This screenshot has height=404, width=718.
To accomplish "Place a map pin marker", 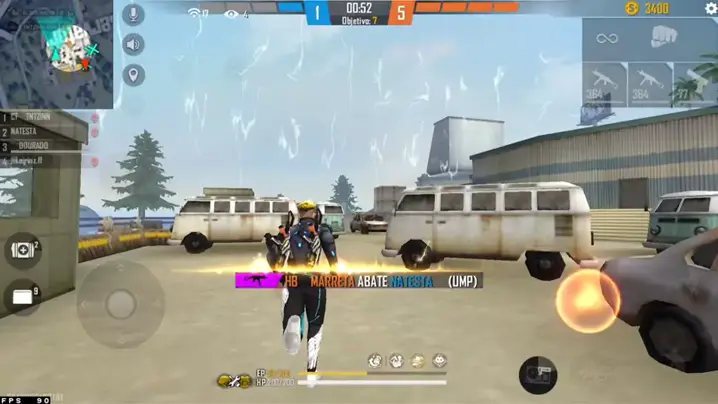I will pyautogui.click(x=133, y=75).
